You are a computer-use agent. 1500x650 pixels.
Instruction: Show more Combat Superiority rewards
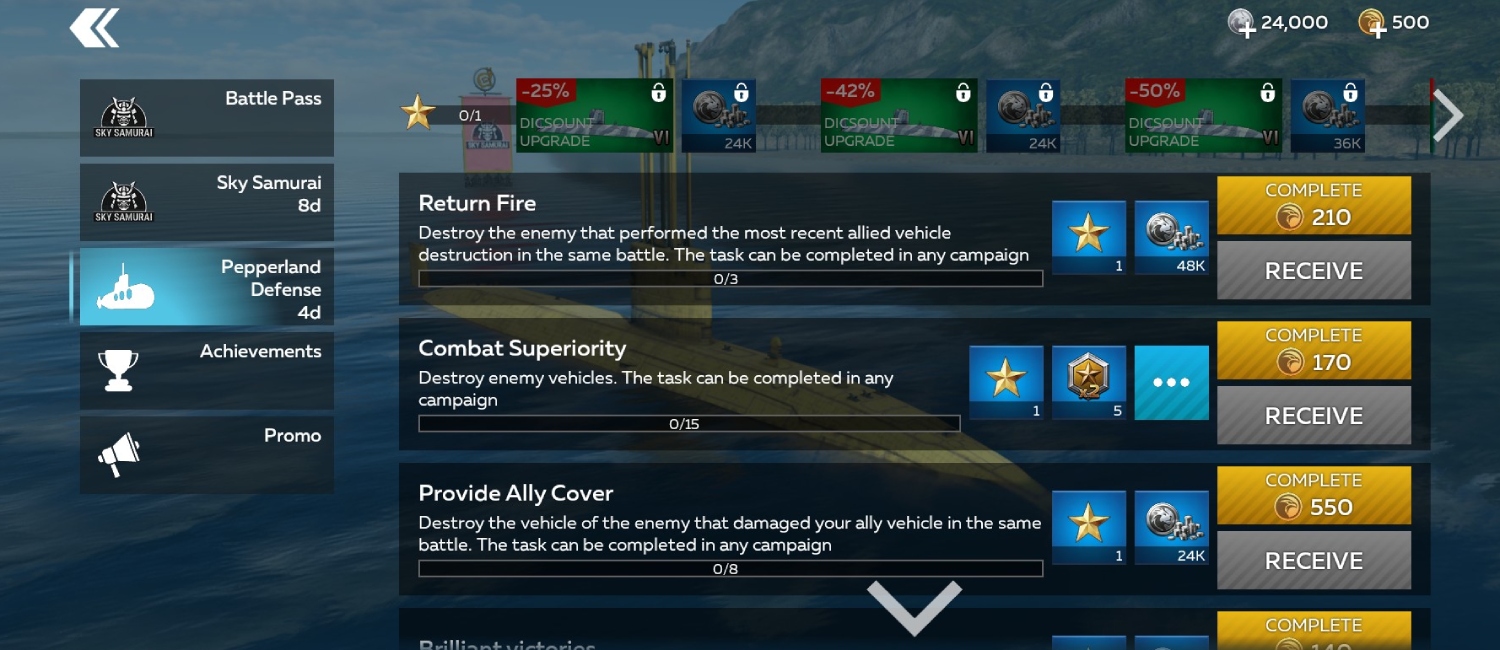(x=1171, y=383)
